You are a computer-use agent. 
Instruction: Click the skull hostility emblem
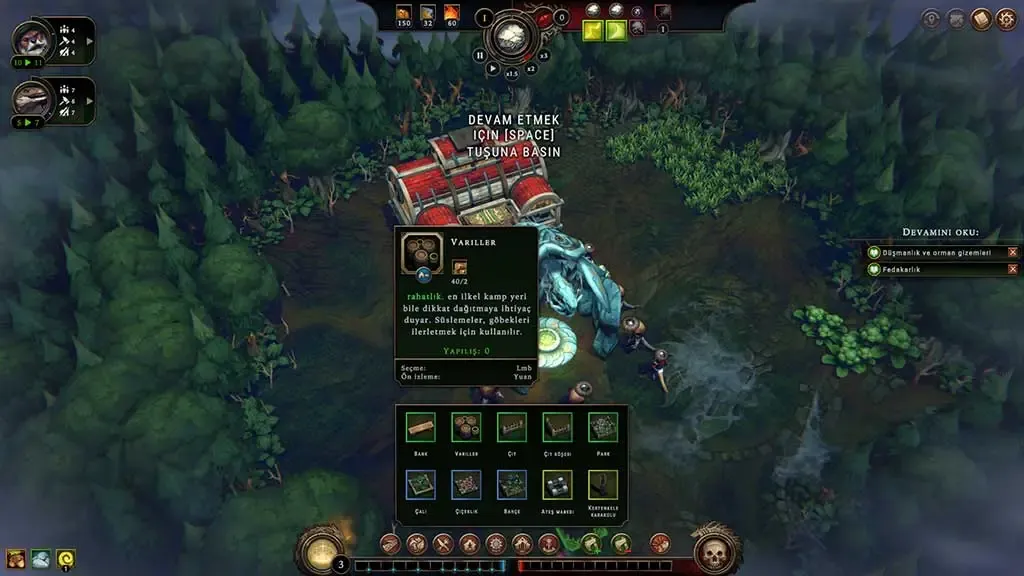[x=715, y=551]
